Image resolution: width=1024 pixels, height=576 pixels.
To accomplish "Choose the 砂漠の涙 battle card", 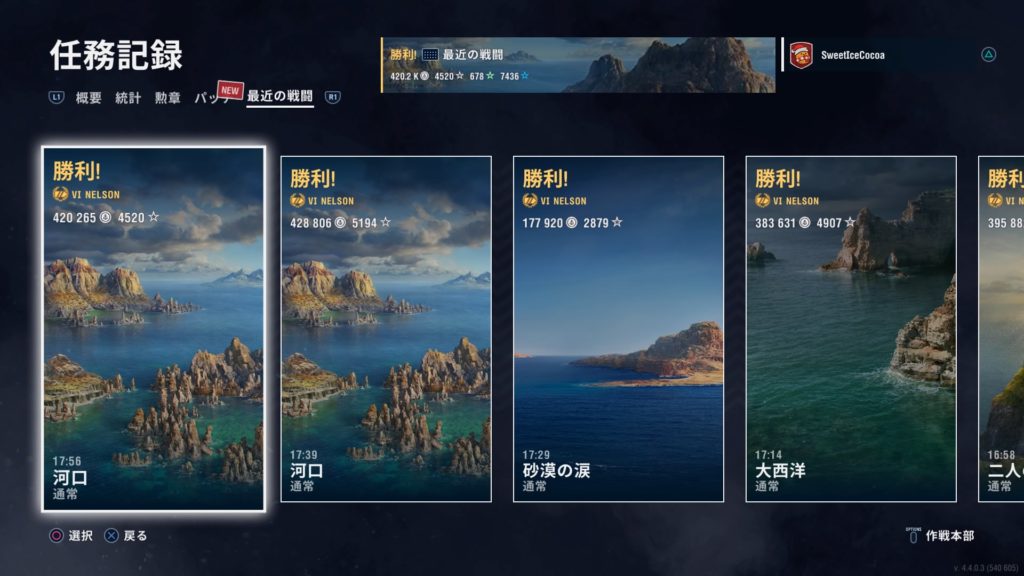I will point(618,329).
